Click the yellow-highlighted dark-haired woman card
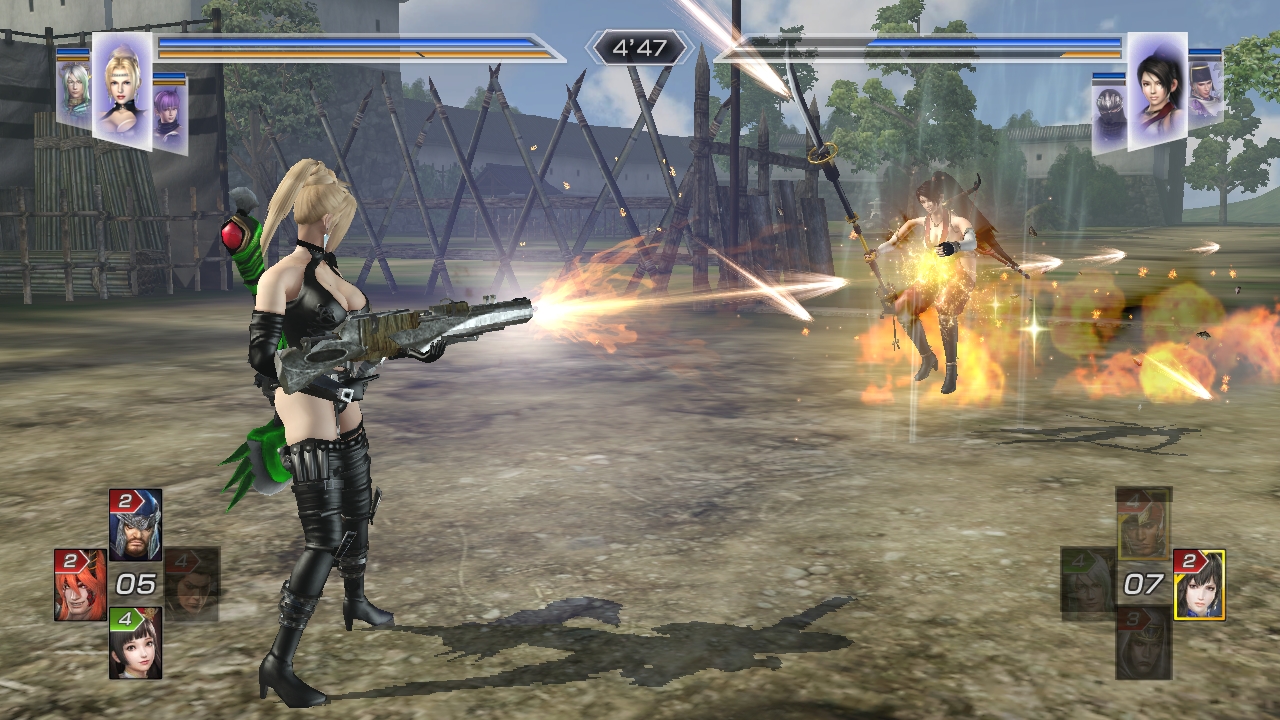This screenshot has width=1280, height=720. 1198,585
